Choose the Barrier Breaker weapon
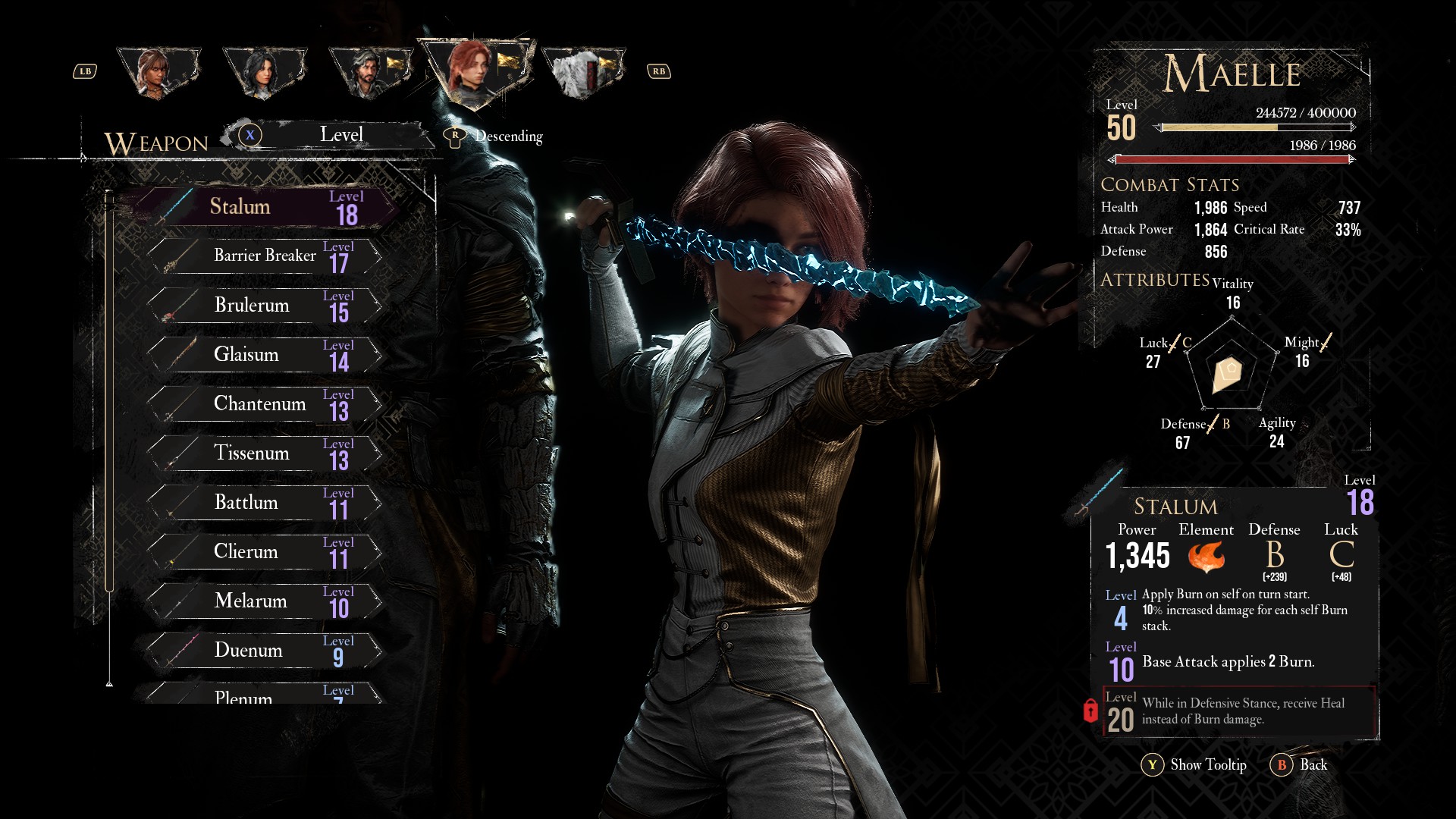The image size is (1456, 819). point(265,256)
